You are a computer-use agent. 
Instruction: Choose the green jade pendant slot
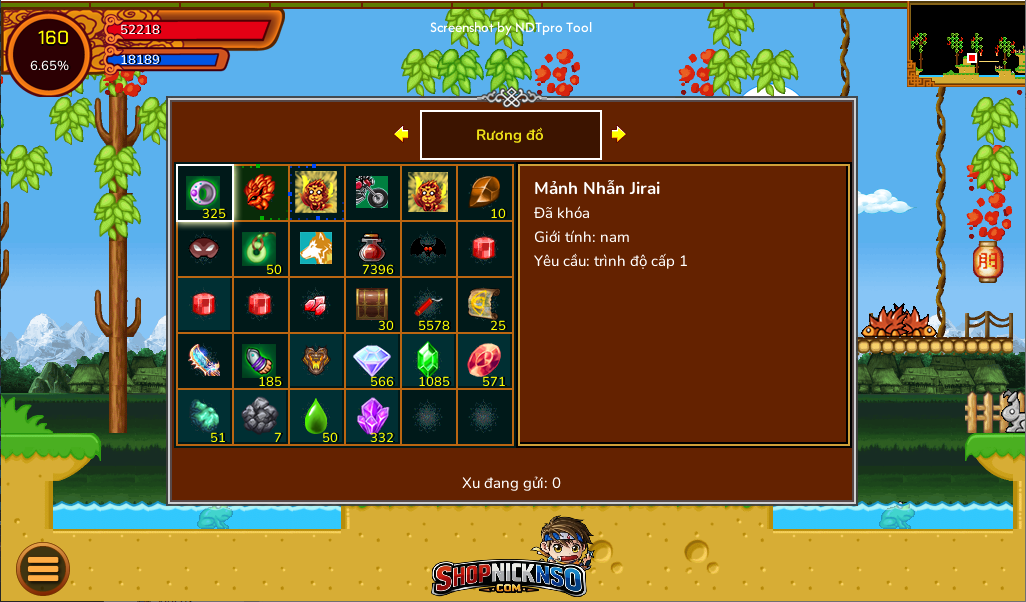(261, 249)
